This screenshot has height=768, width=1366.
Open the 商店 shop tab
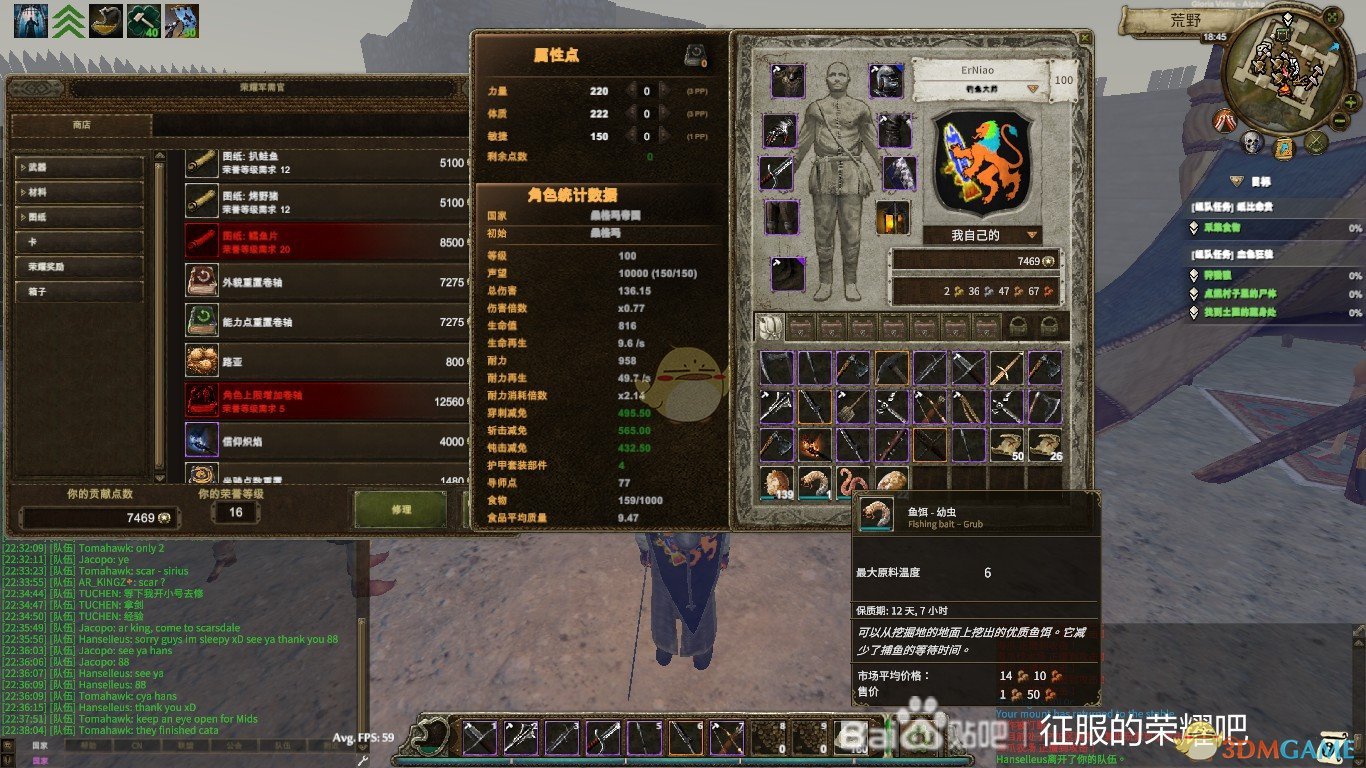[81, 125]
